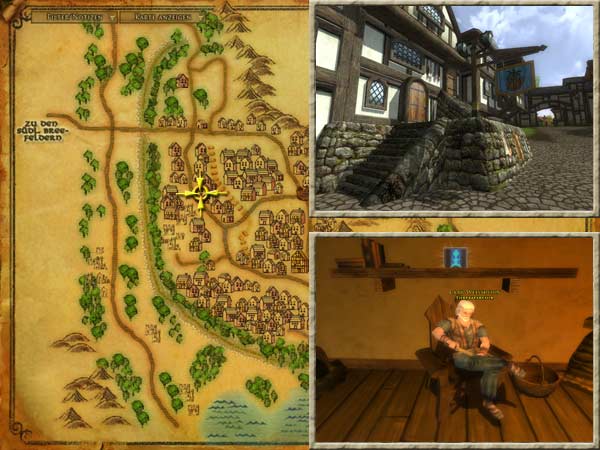The width and height of the screenshot is (600, 450).
Task: Select the seated NPC screenshot thumbnail
Action: [x=453, y=339]
